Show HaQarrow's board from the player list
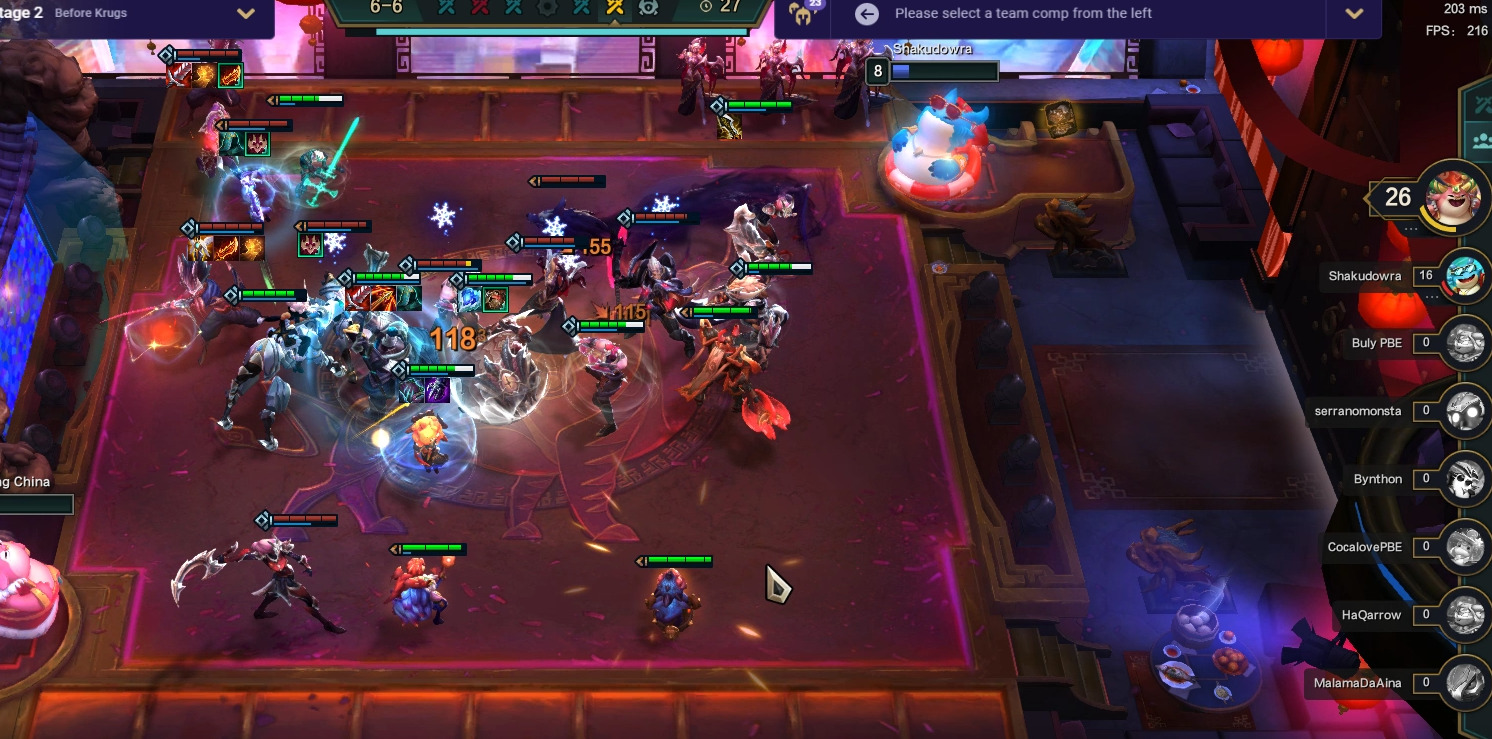Screen dimensions: 1492x739 click(1465, 615)
